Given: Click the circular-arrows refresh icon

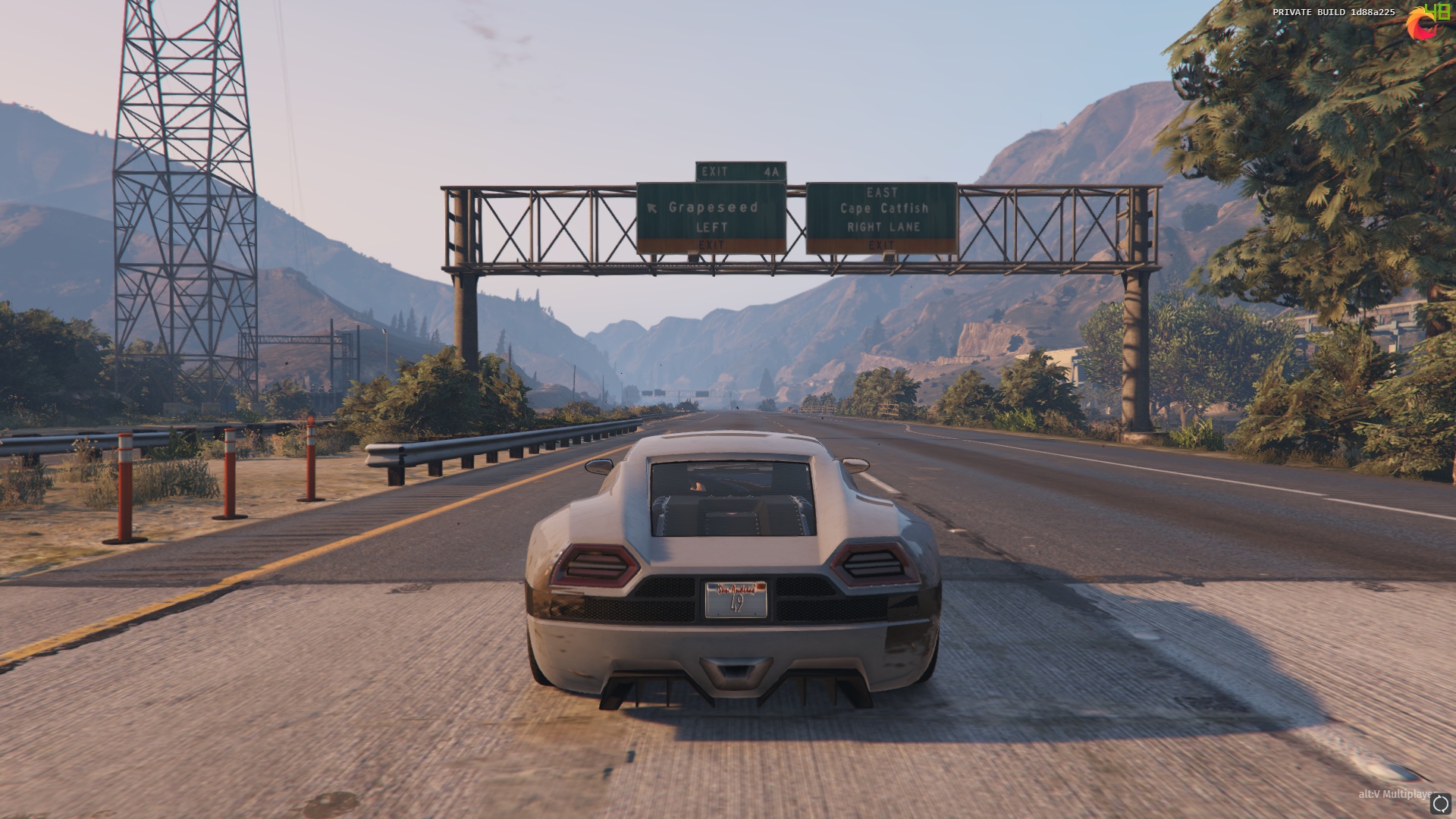Looking at the screenshot, I should (x=1440, y=804).
